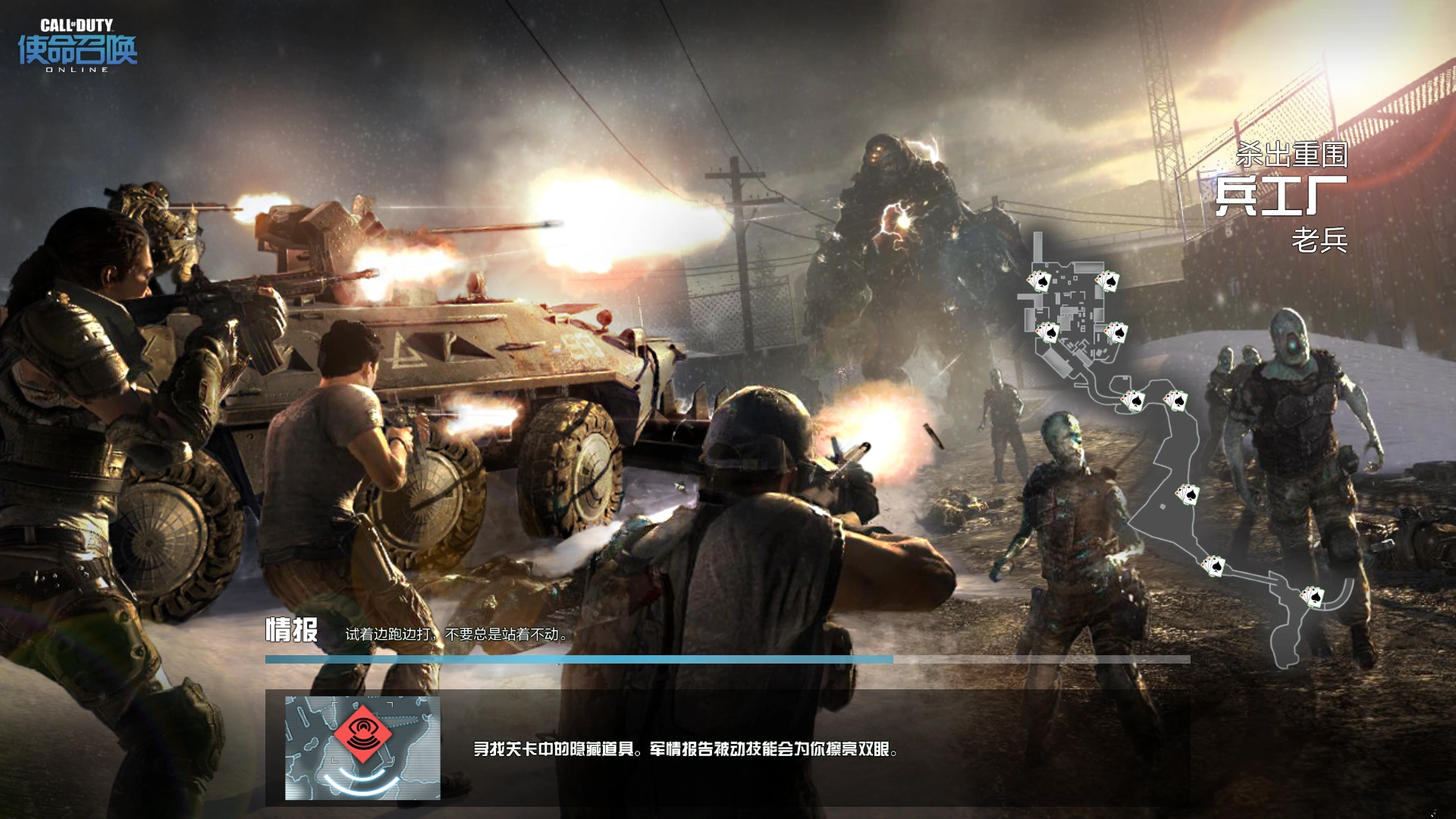Click the top-right spade card marker on minimap
1456x819 pixels.
pyautogui.click(x=1109, y=281)
